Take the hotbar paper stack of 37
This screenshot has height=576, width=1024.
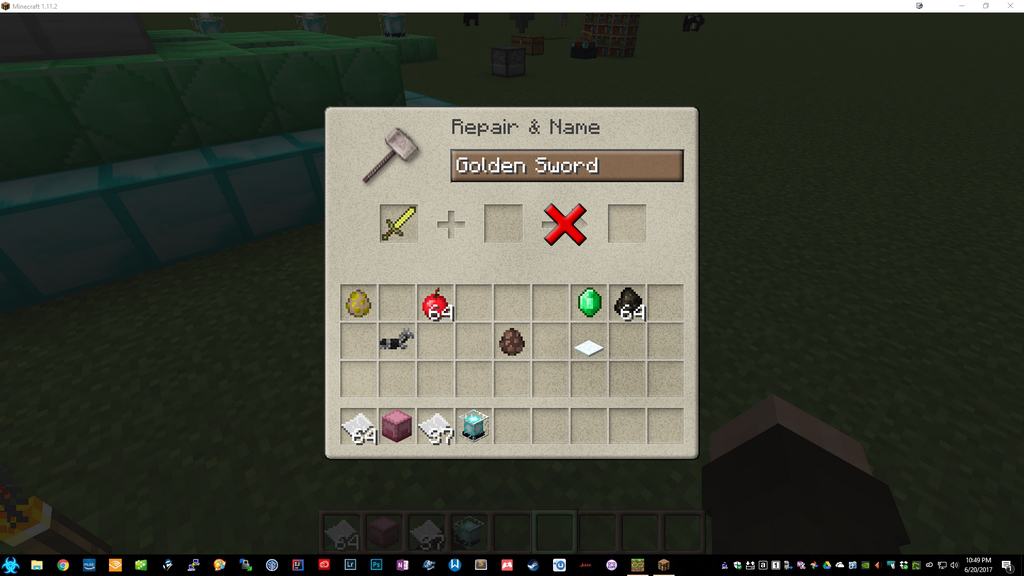point(436,426)
